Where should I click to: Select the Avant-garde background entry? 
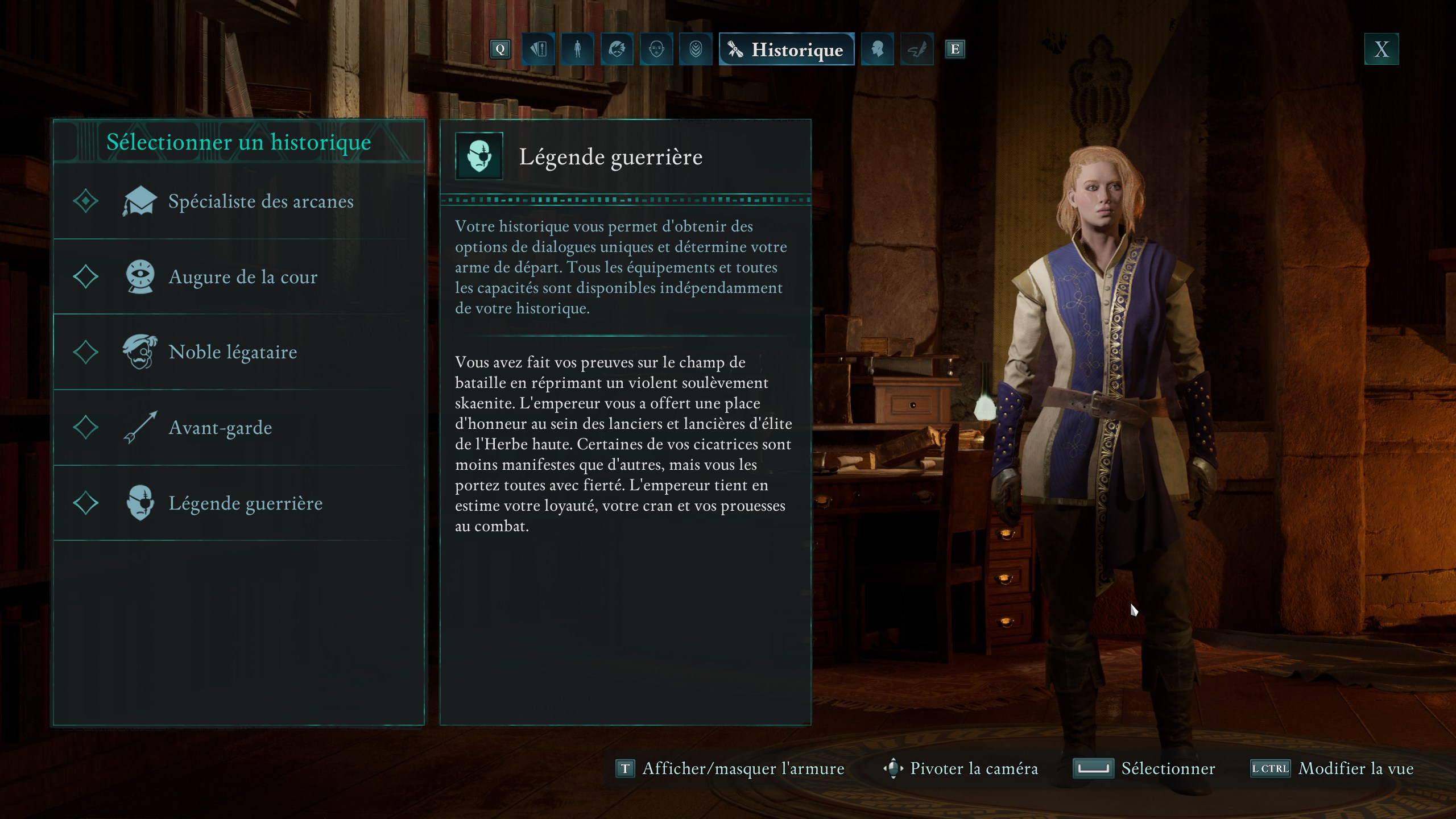pos(239,428)
